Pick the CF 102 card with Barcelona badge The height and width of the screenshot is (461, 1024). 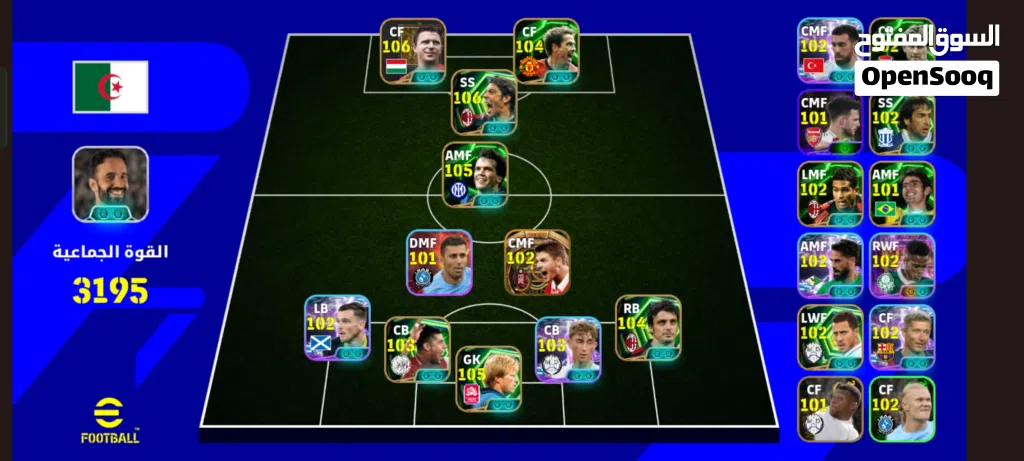(x=902, y=338)
